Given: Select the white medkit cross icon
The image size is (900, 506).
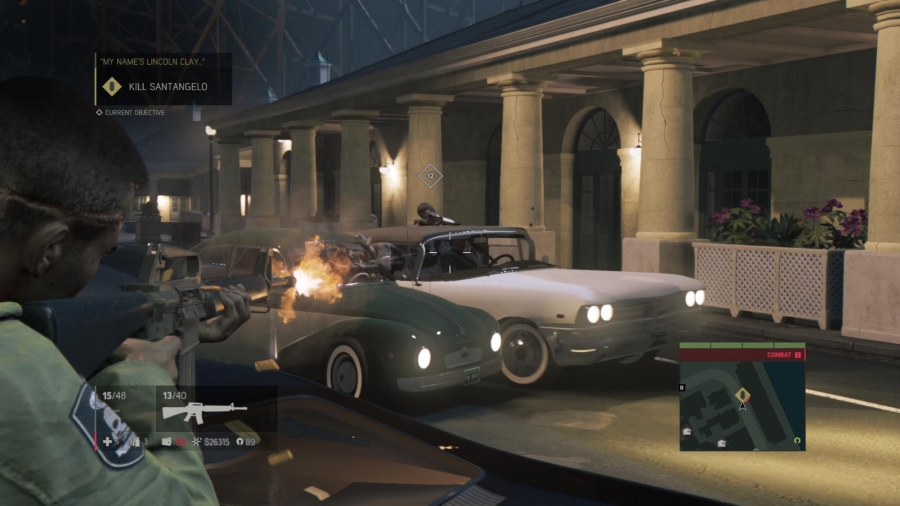Looking at the screenshot, I should (x=107, y=441).
